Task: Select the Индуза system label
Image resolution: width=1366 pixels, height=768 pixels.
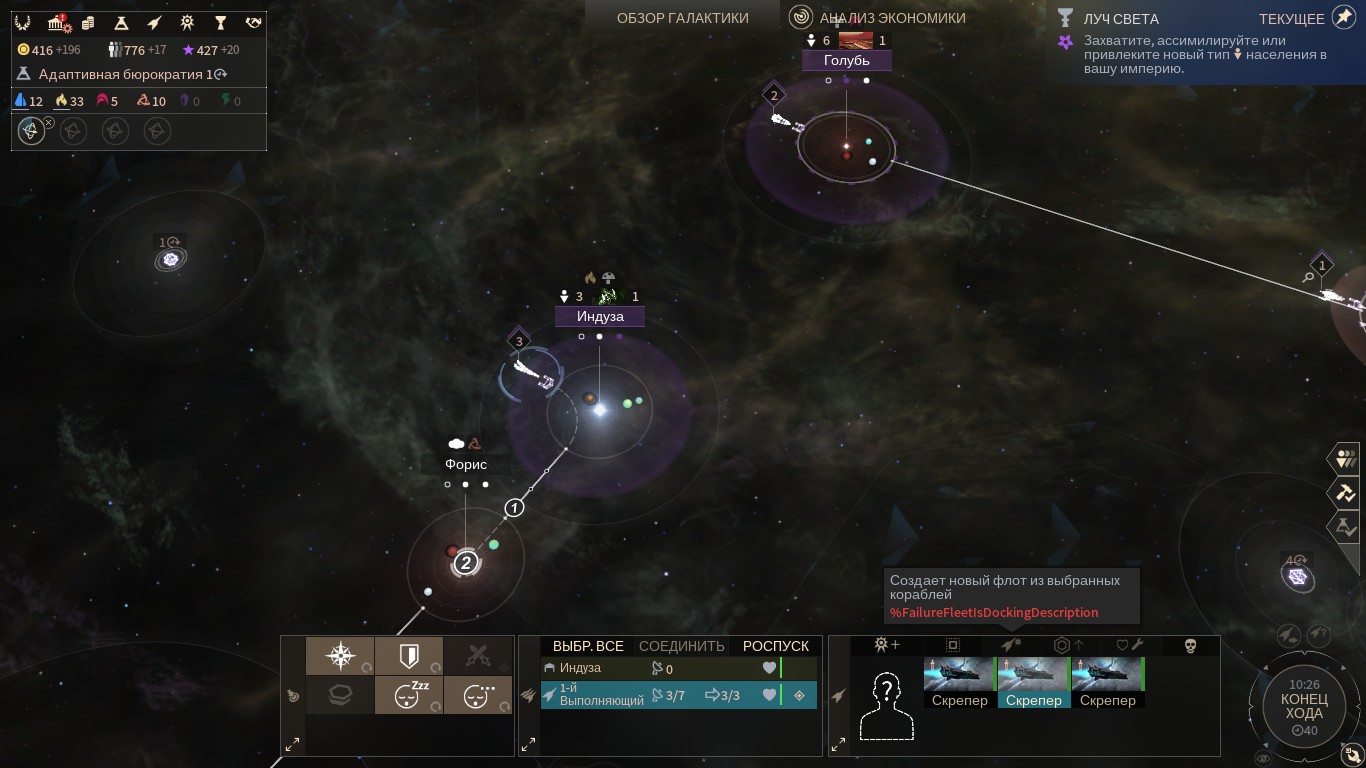Action: (600, 317)
